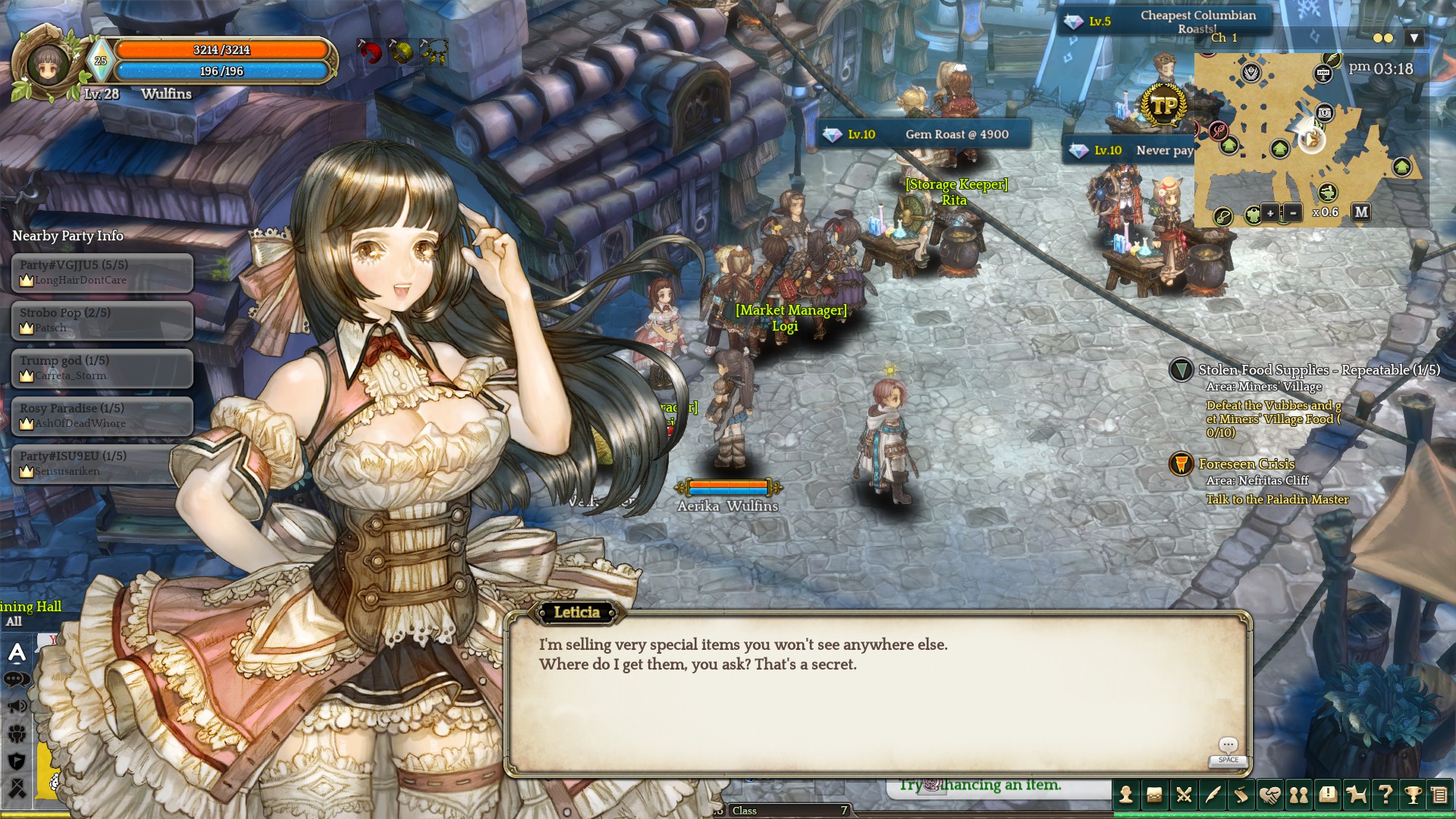Open the companion pet icon
1456x819 pixels.
pyautogui.click(x=1357, y=794)
